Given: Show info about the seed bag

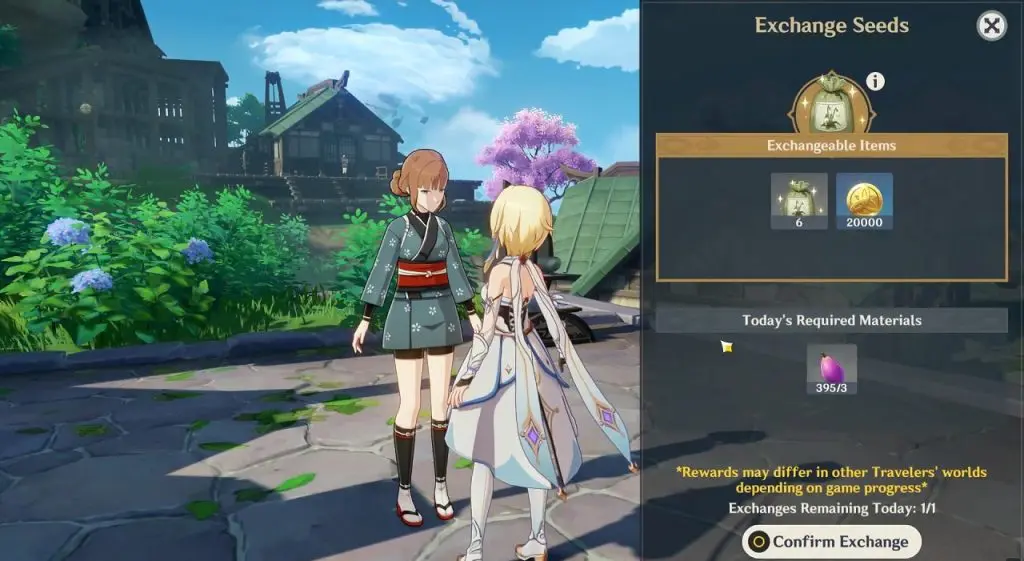Looking at the screenshot, I should (x=876, y=81).
